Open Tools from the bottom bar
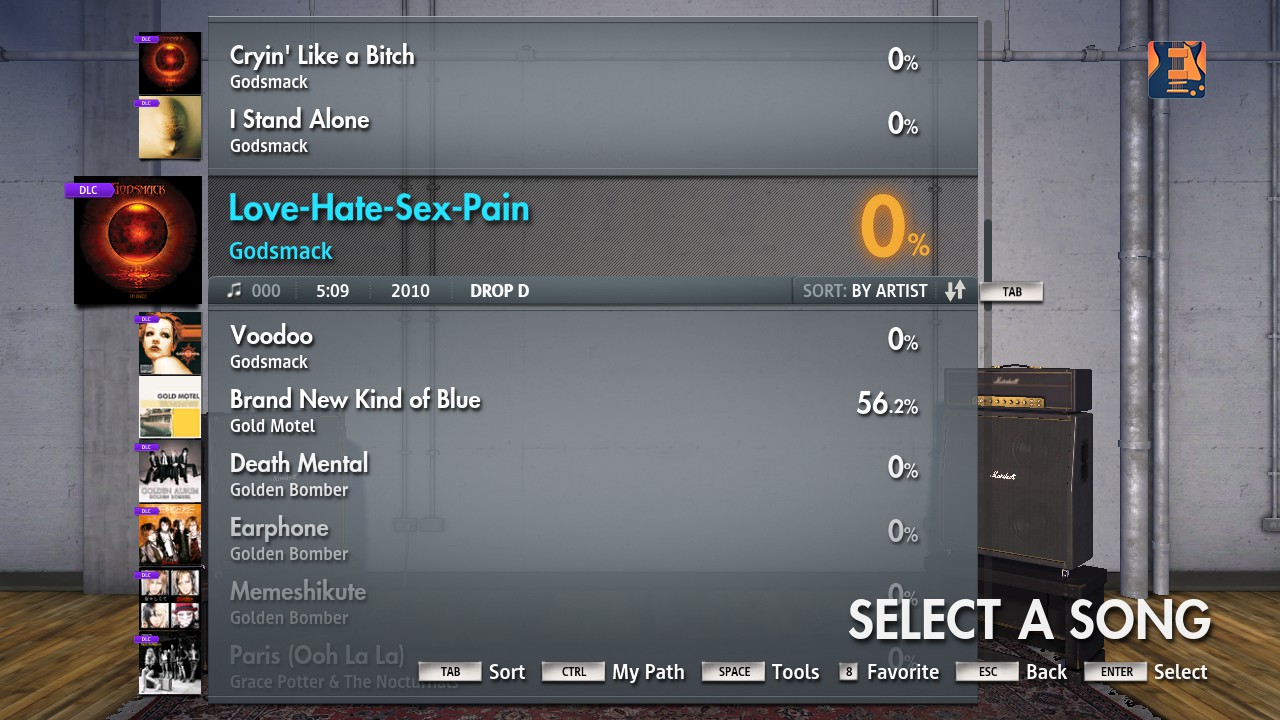Image resolution: width=1280 pixels, height=720 pixels. (795, 671)
